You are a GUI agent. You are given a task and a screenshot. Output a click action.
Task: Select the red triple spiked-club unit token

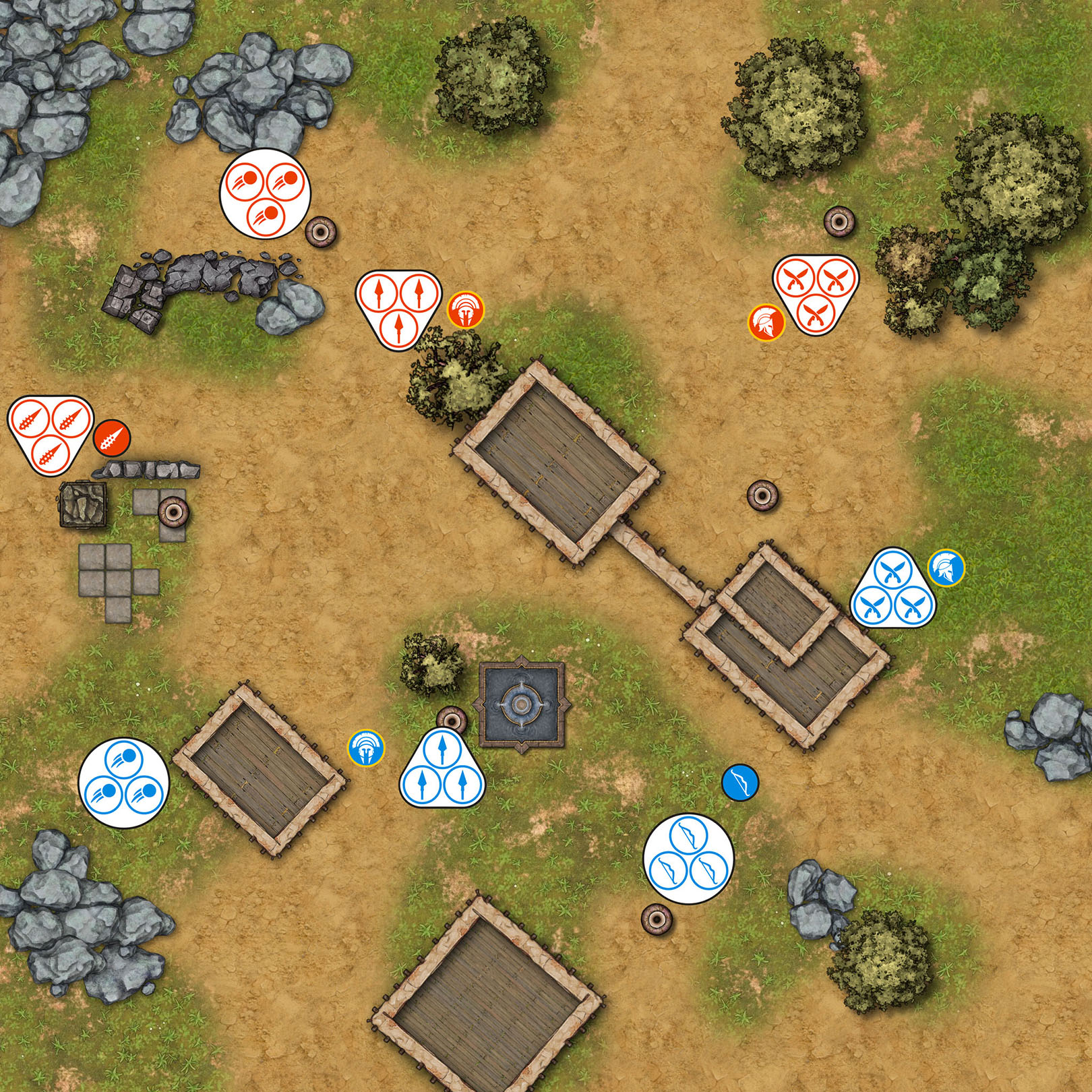click(49, 433)
